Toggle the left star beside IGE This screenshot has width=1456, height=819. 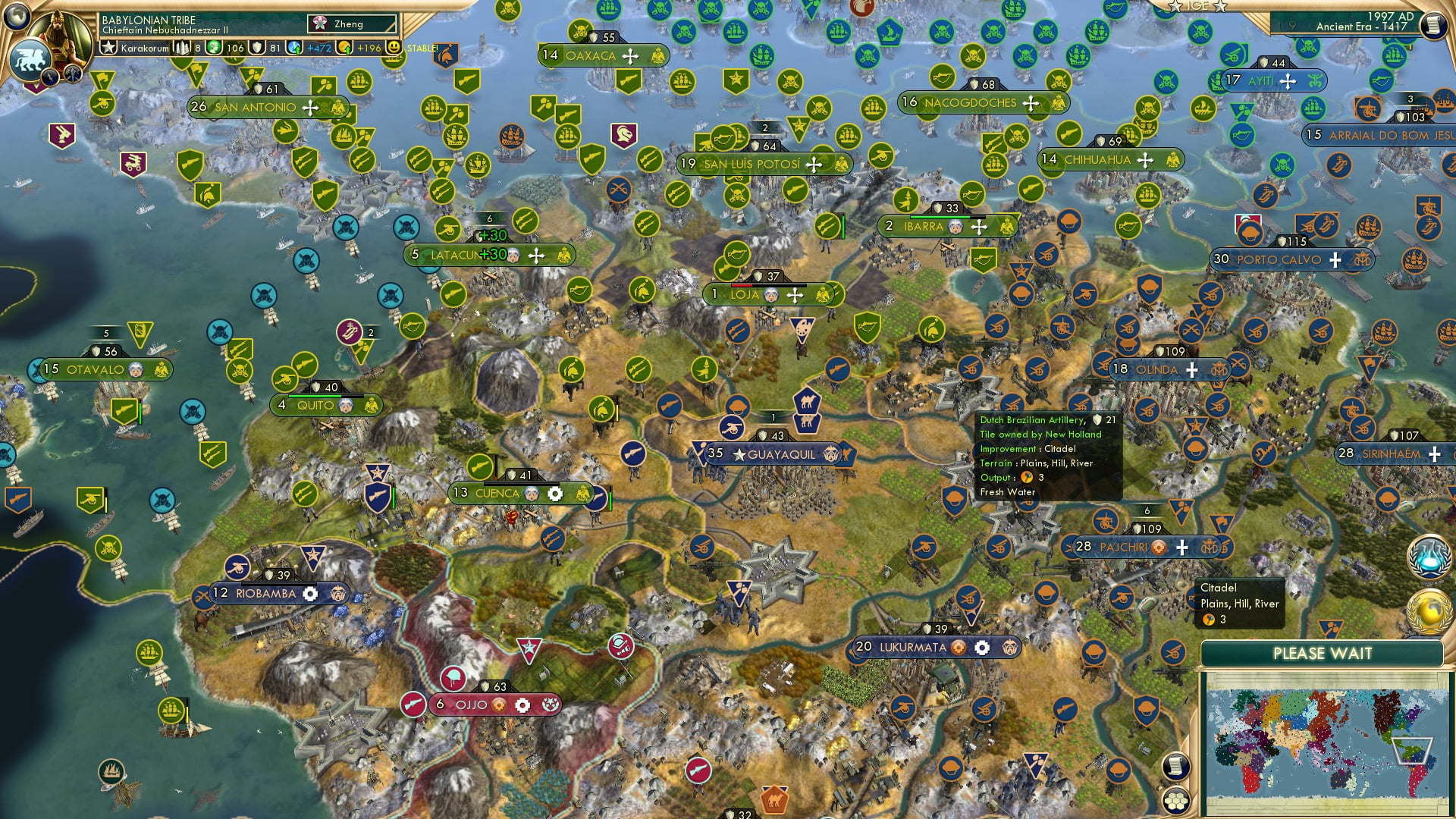click(x=1174, y=7)
